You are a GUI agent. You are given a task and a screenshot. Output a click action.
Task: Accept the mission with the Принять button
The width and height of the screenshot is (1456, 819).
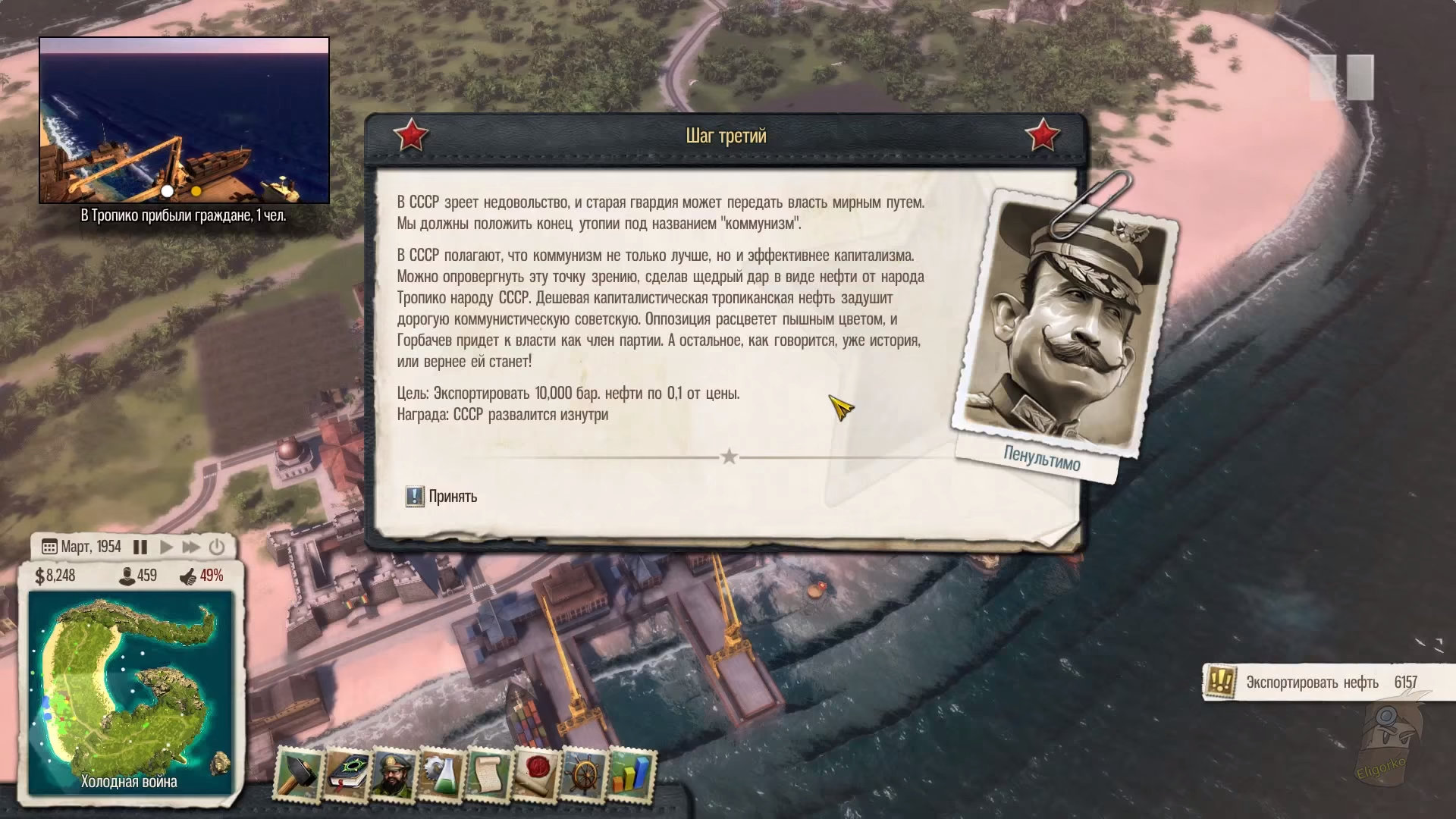(x=442, y=497)
